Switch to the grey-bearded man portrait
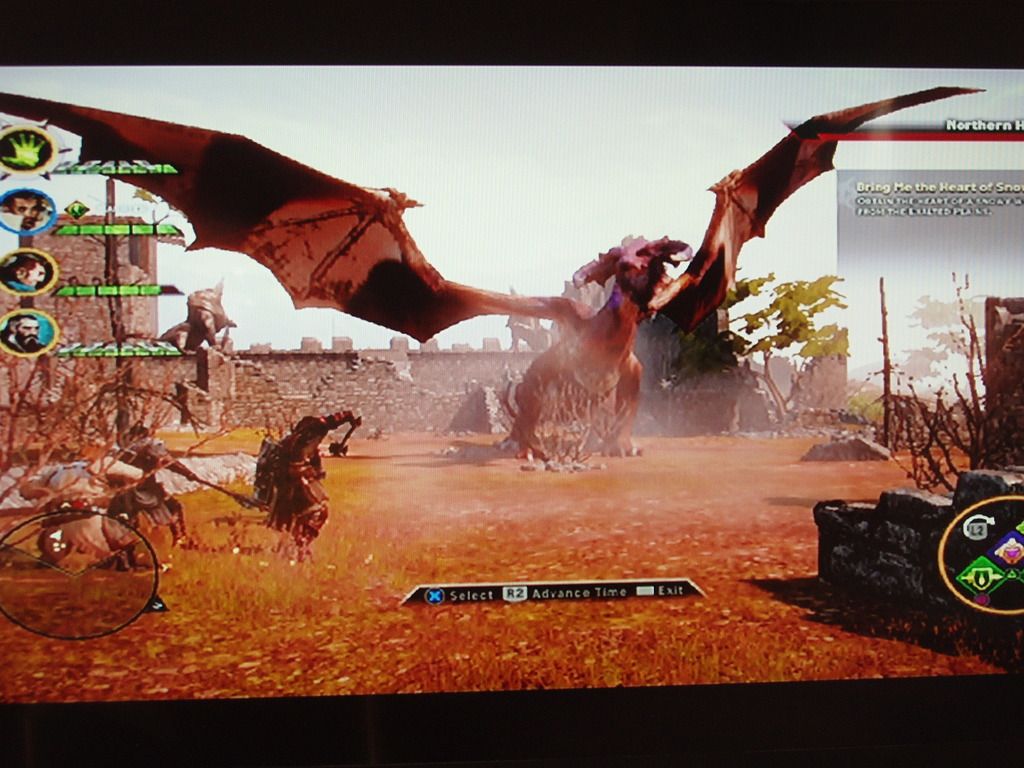 click(27, 333)
